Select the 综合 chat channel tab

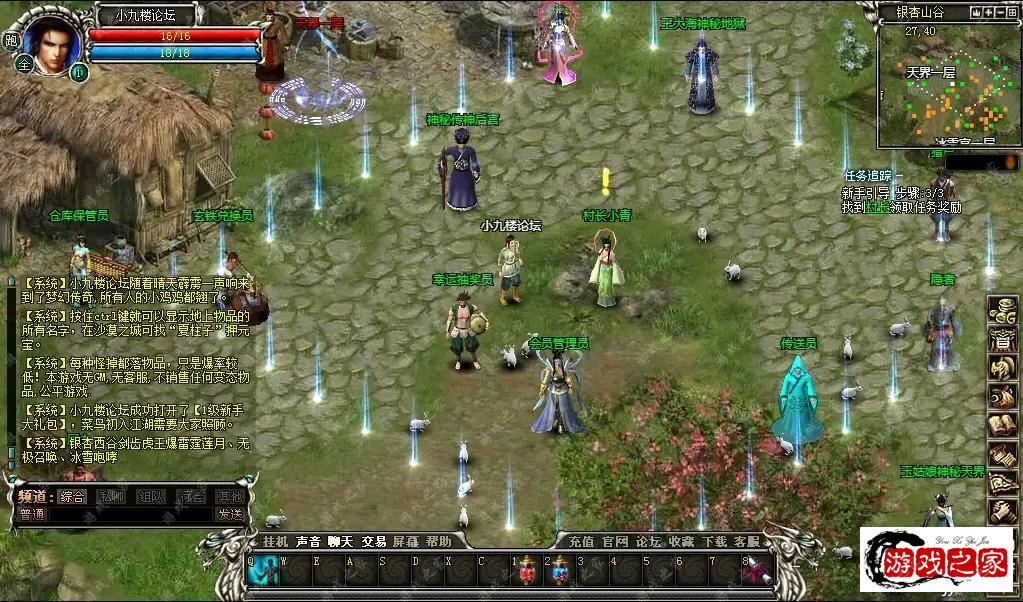point(73,496)
